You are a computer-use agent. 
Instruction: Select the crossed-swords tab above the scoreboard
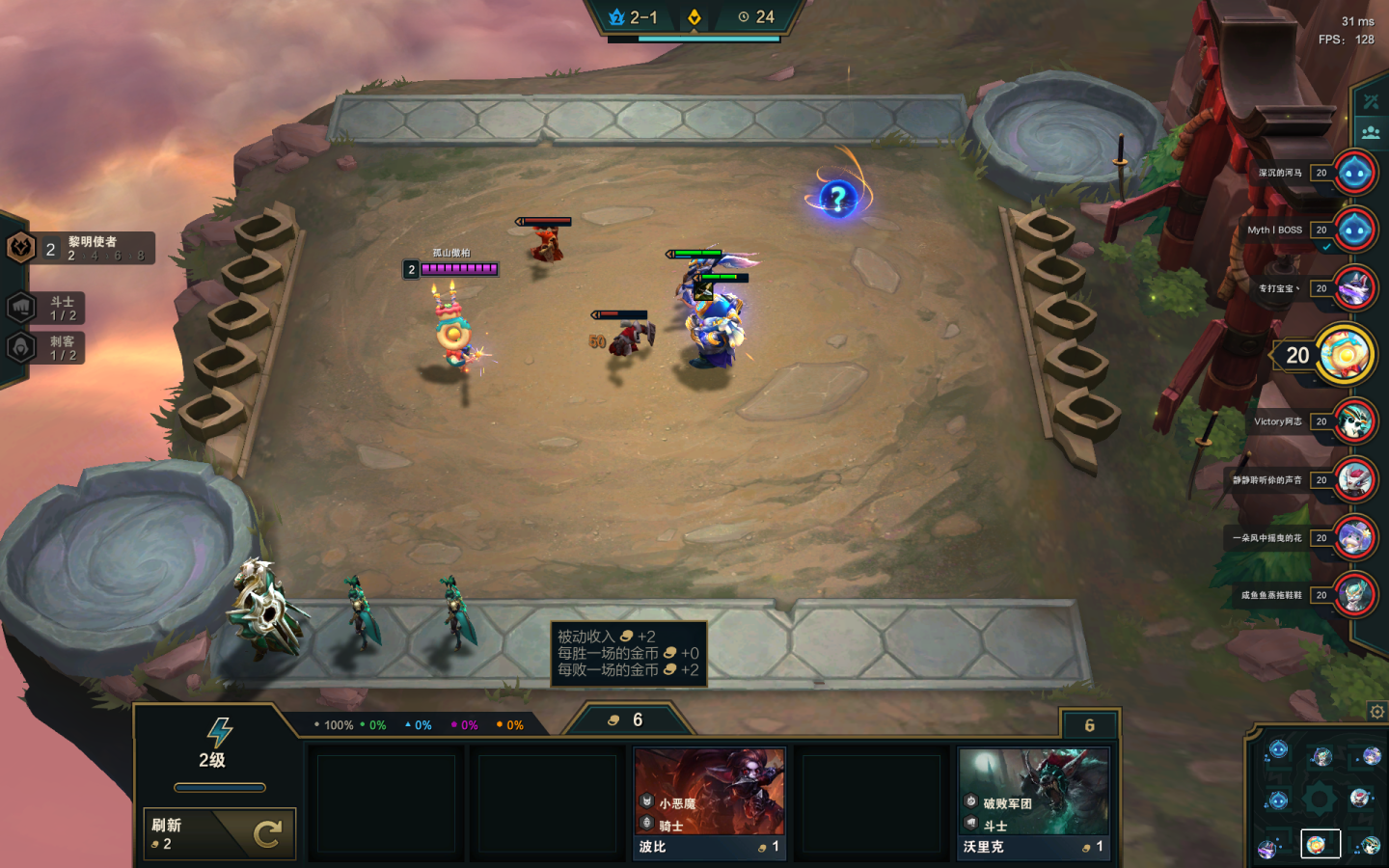coord(1371,101)
